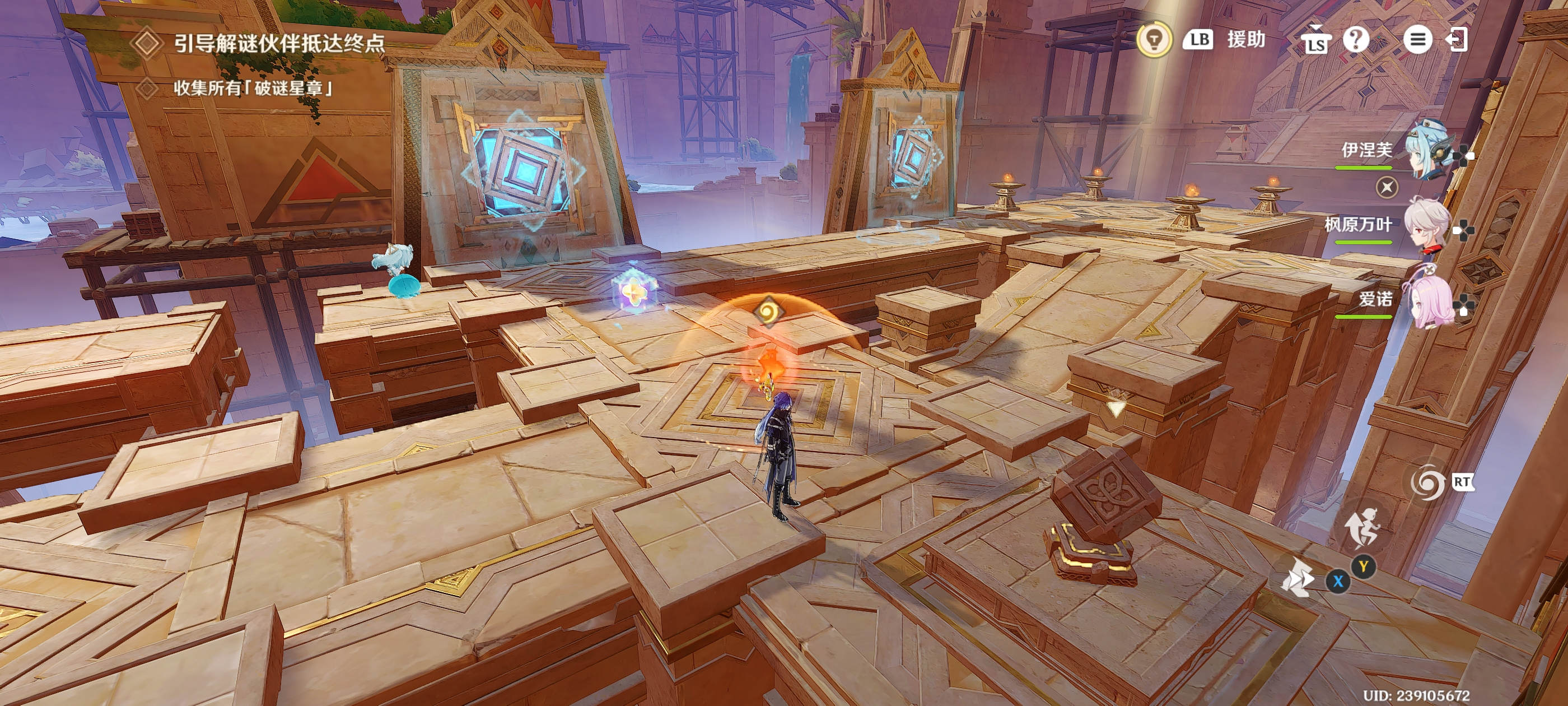The width and height of the screenshot is (1568, 706).
Task: Select the 收集所有「破谜星章」 sub-objective
Action: (x=253, y=89)
